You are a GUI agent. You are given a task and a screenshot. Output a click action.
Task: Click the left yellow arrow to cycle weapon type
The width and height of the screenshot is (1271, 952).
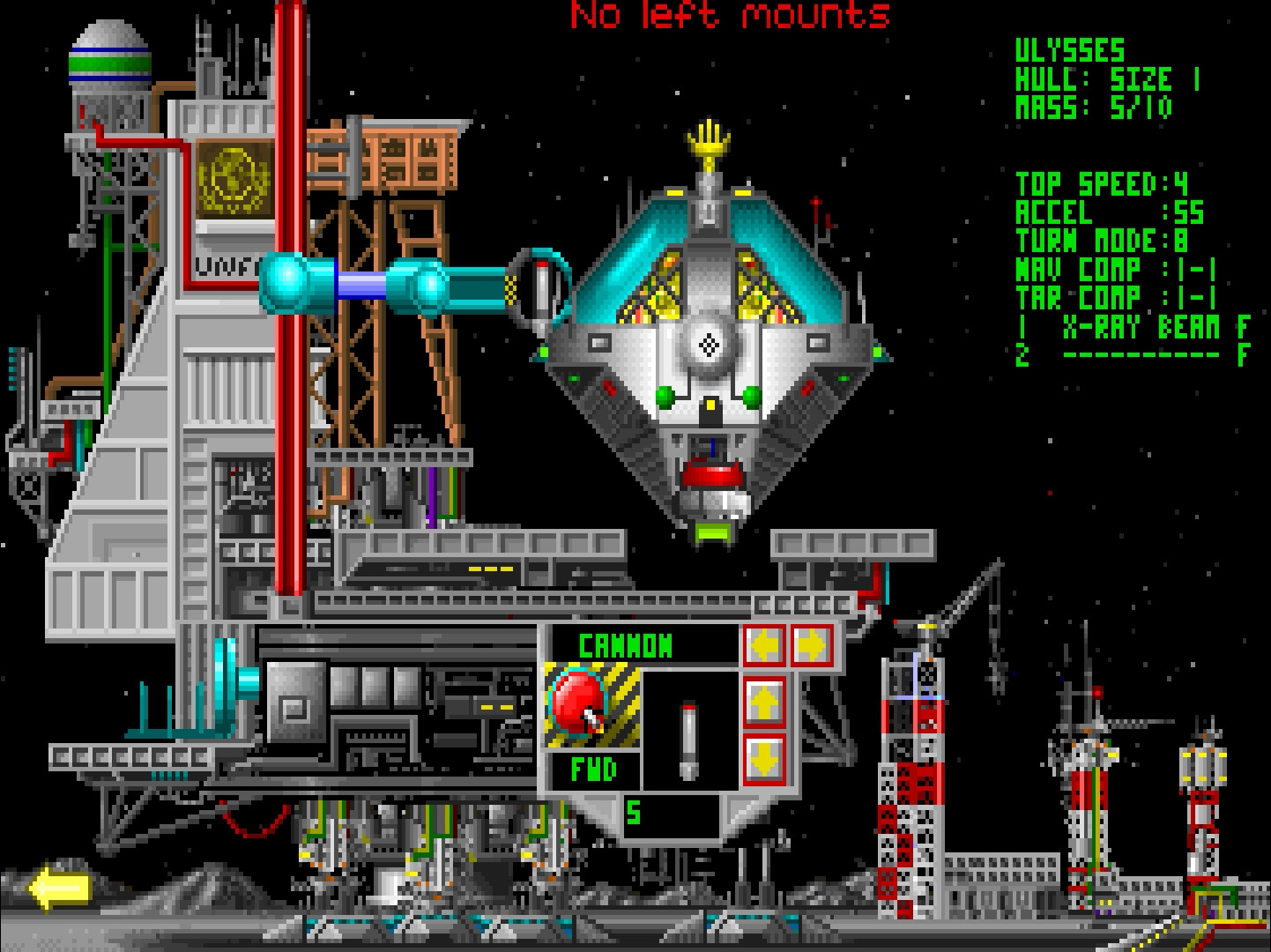click(x=766, y=643)
